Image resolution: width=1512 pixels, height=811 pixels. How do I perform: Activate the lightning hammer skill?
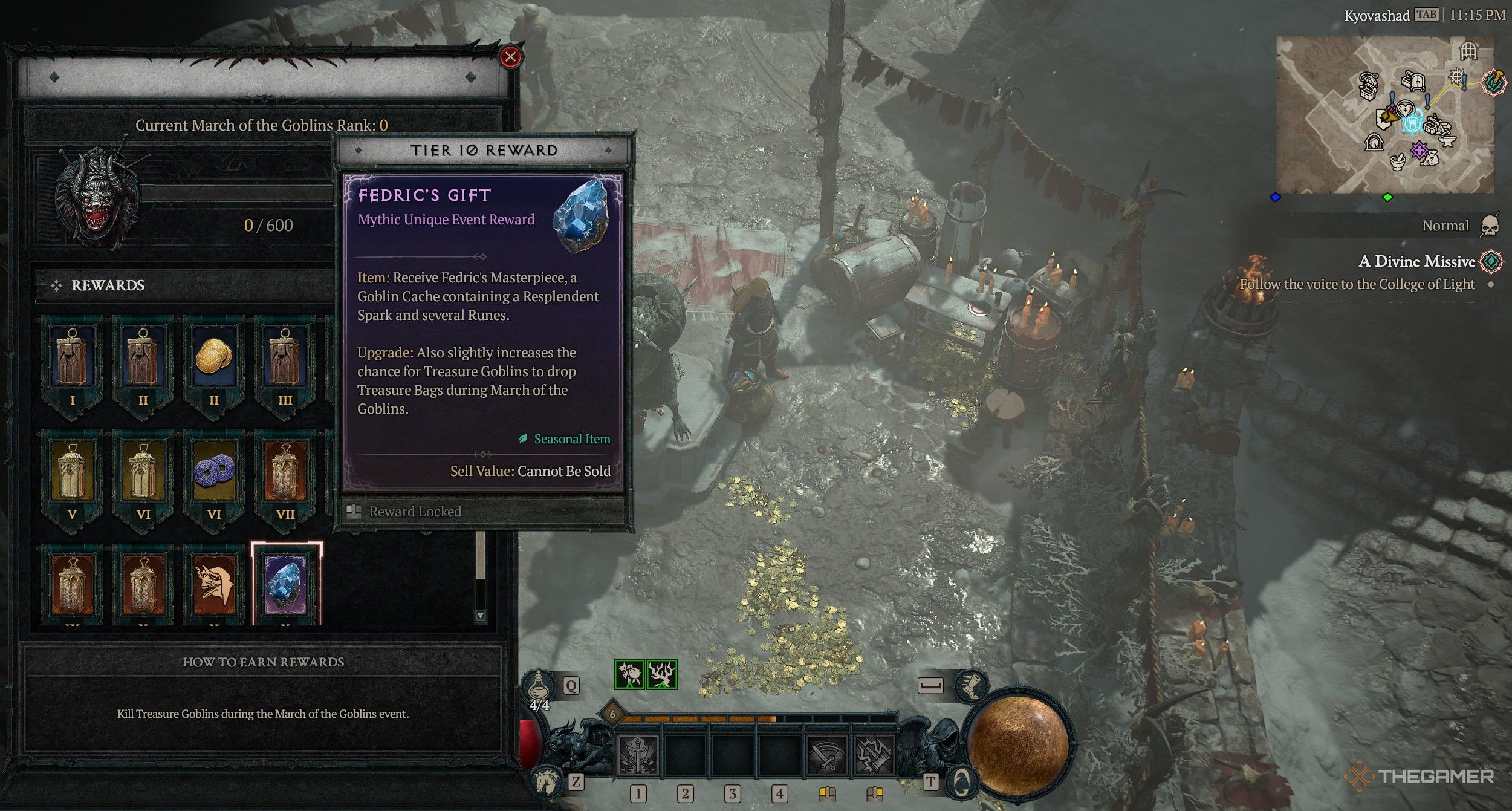click(x=874, y=755)
